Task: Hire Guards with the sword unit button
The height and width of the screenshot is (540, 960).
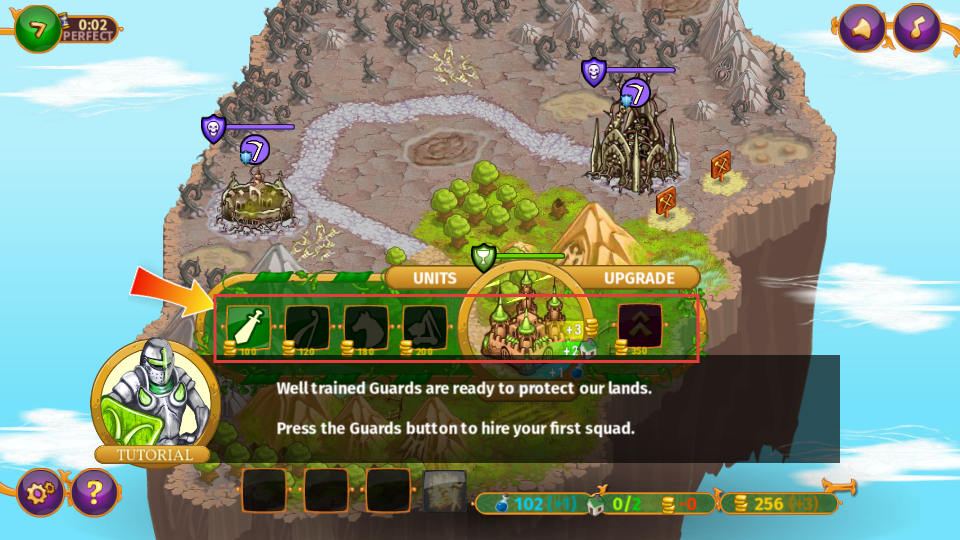Action: (x=249, y=326)
